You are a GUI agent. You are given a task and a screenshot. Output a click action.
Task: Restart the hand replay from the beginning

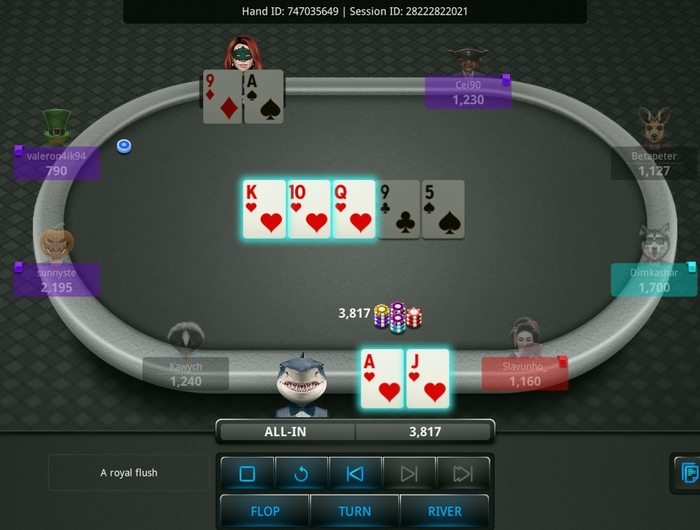coord(301,474)
